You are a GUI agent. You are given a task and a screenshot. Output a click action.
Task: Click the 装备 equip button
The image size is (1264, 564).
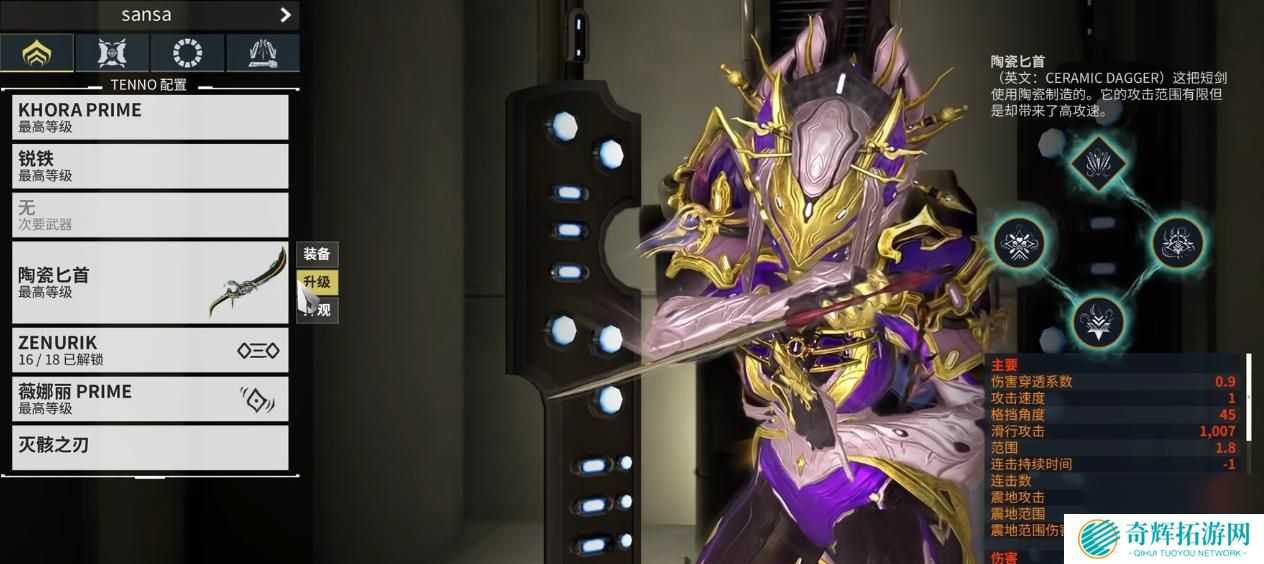pos(317,254)
